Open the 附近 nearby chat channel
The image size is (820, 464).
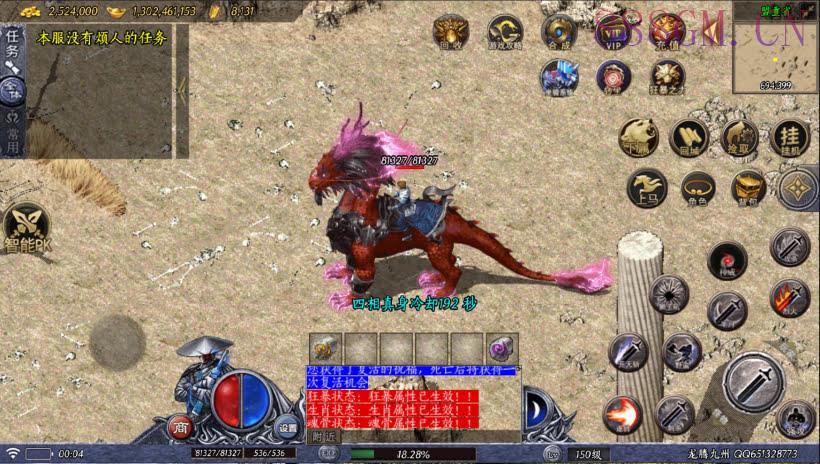(323, 437)
